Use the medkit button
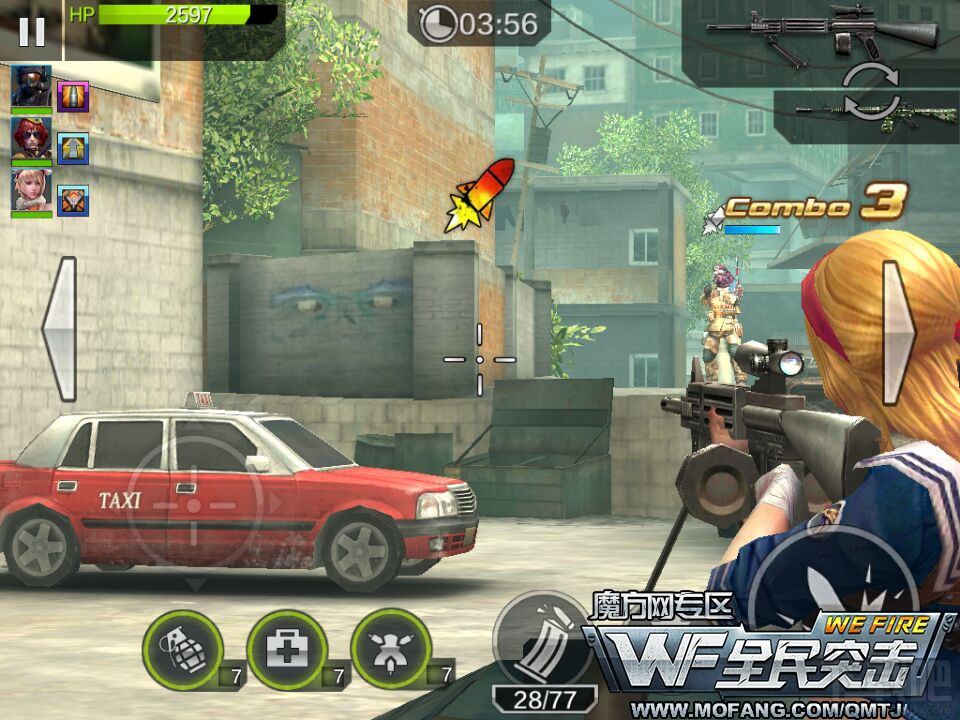 [287, 649]
